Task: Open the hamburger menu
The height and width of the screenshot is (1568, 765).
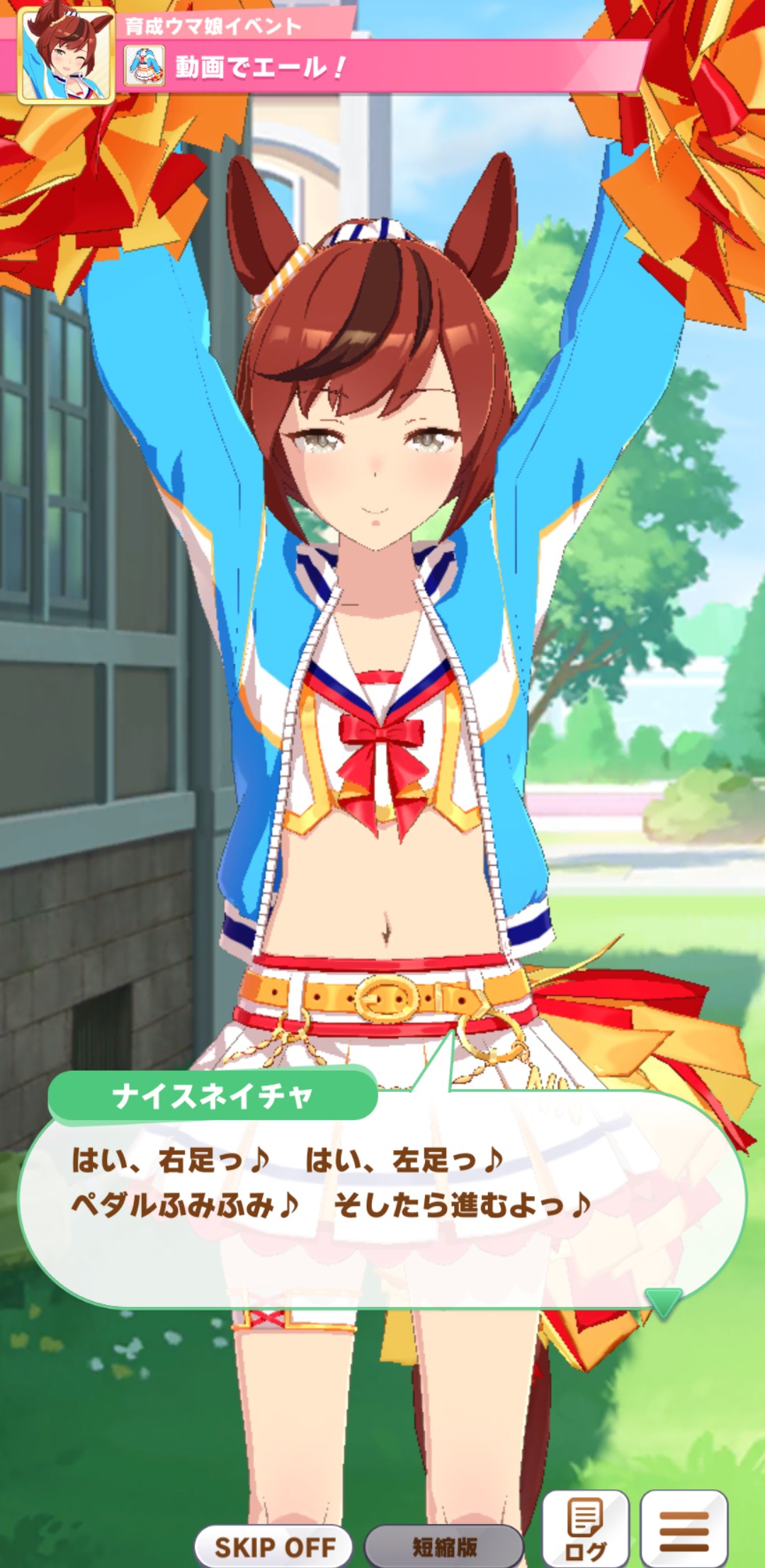Action: coord(684,1528)
